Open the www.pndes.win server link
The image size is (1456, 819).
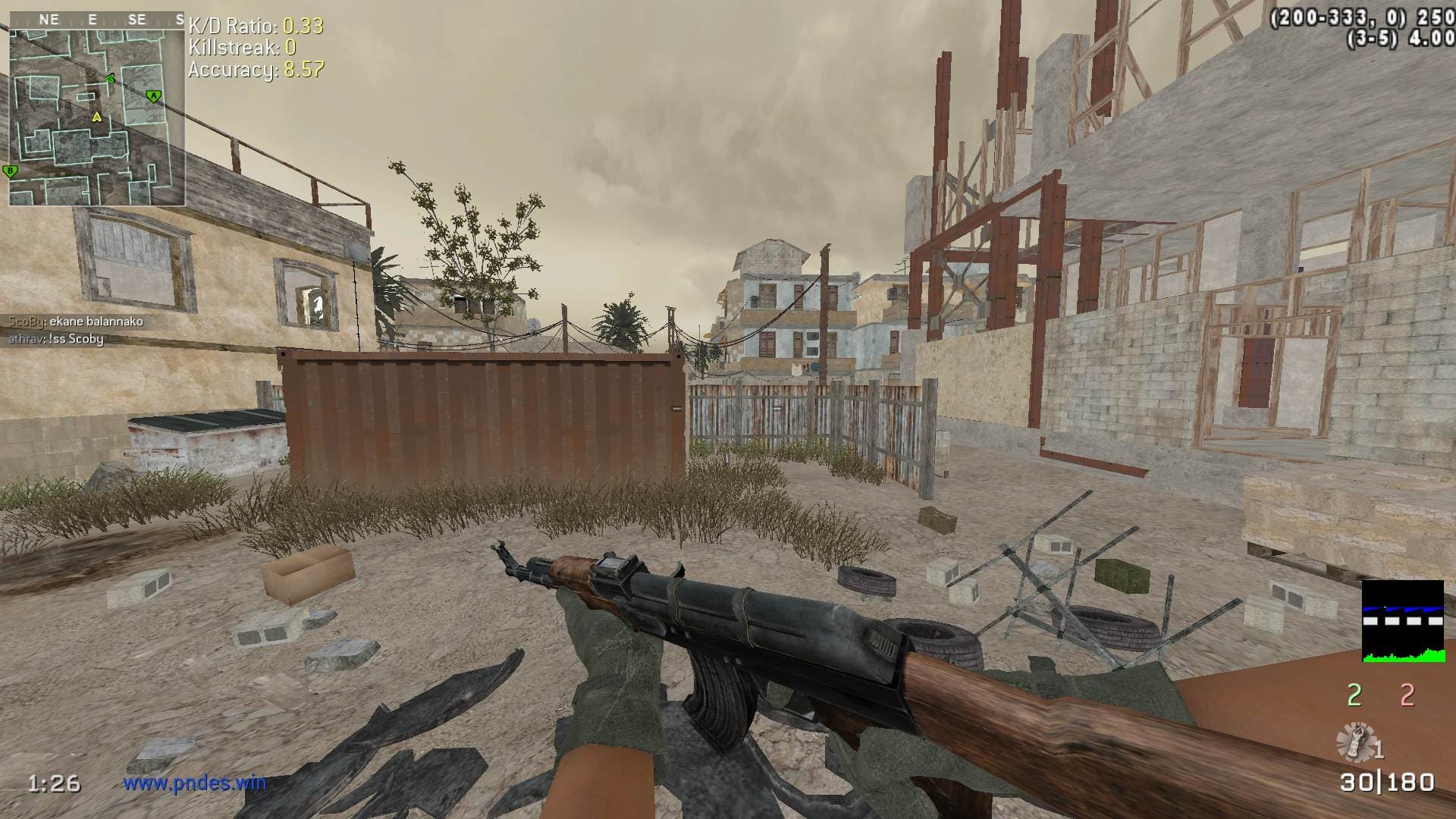(x=195, y=783)
